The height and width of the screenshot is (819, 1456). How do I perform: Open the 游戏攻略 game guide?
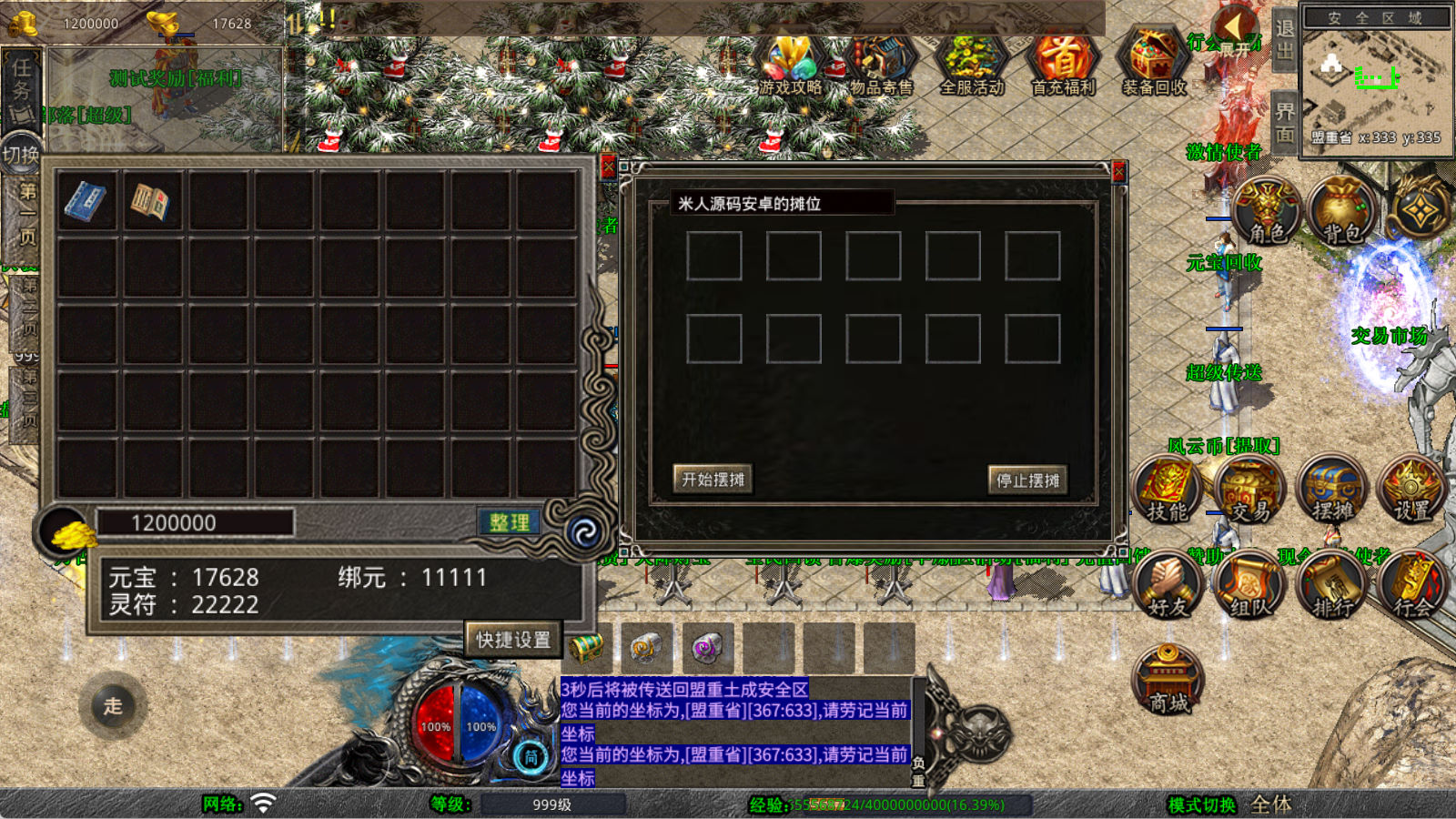[x=789, y=66]
